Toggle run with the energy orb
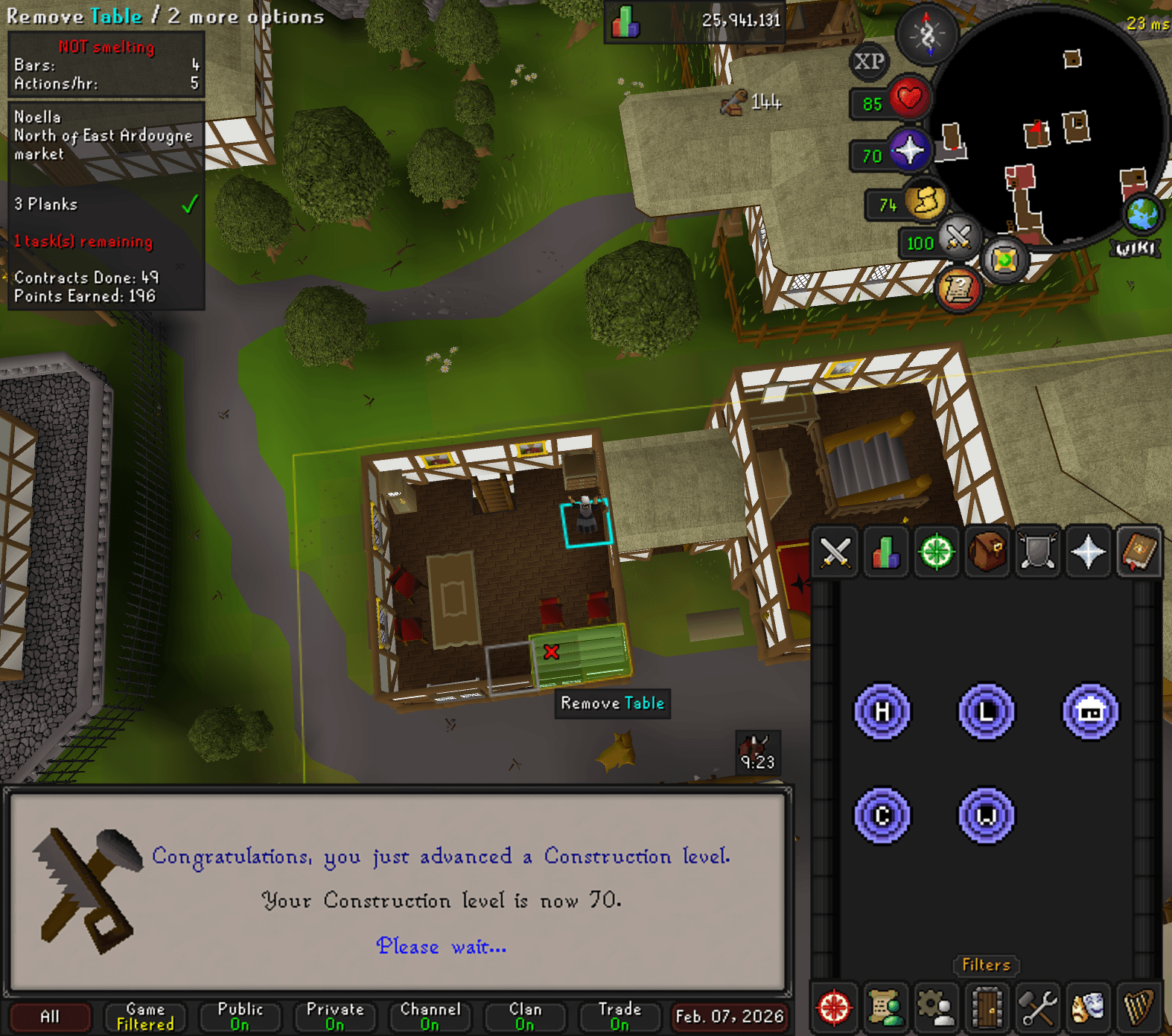1172x1036 pixels. click(x=925, y=202)
